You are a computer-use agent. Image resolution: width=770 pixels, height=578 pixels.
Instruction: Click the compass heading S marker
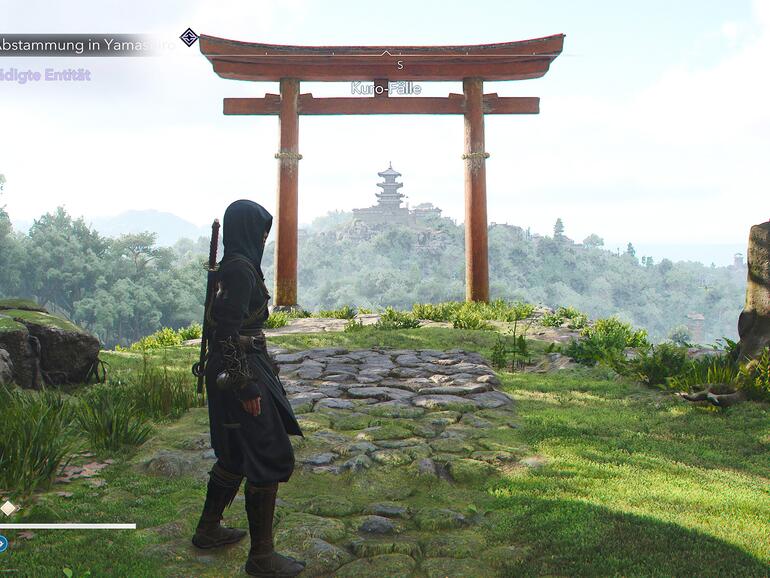[x=399, y=65]
